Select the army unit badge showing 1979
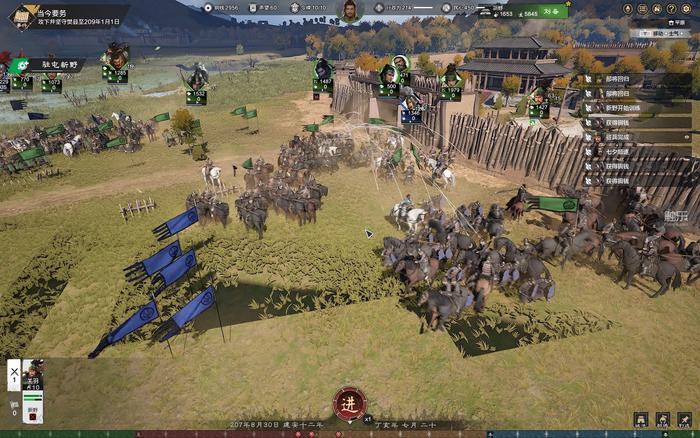Image resolution: width=700 pixels, height=438 pixels. [451, 92]
